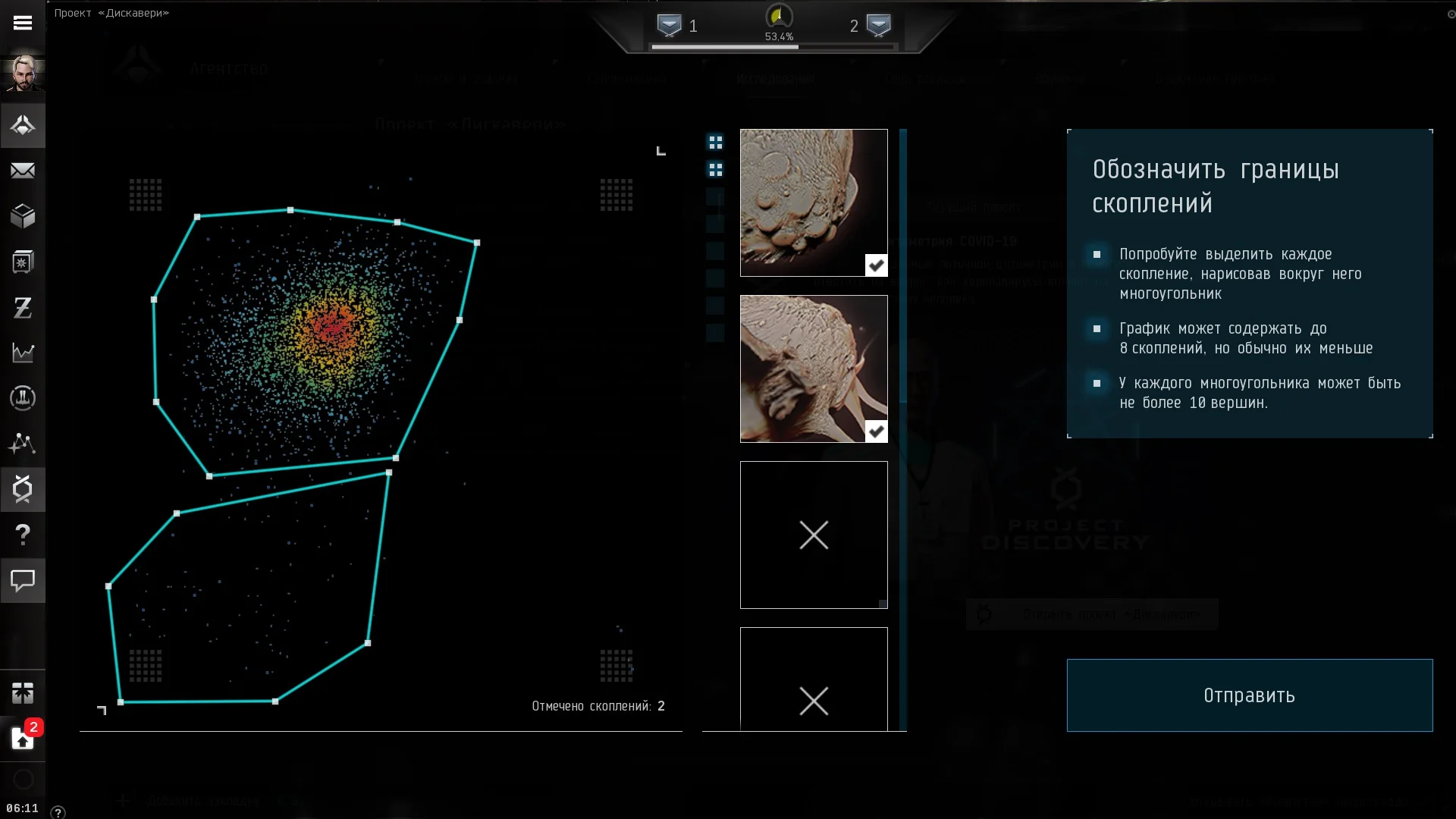Viewport: 1456px width, 819px height.
Task: Open the help question mark icon
Action: click(23, 535)
